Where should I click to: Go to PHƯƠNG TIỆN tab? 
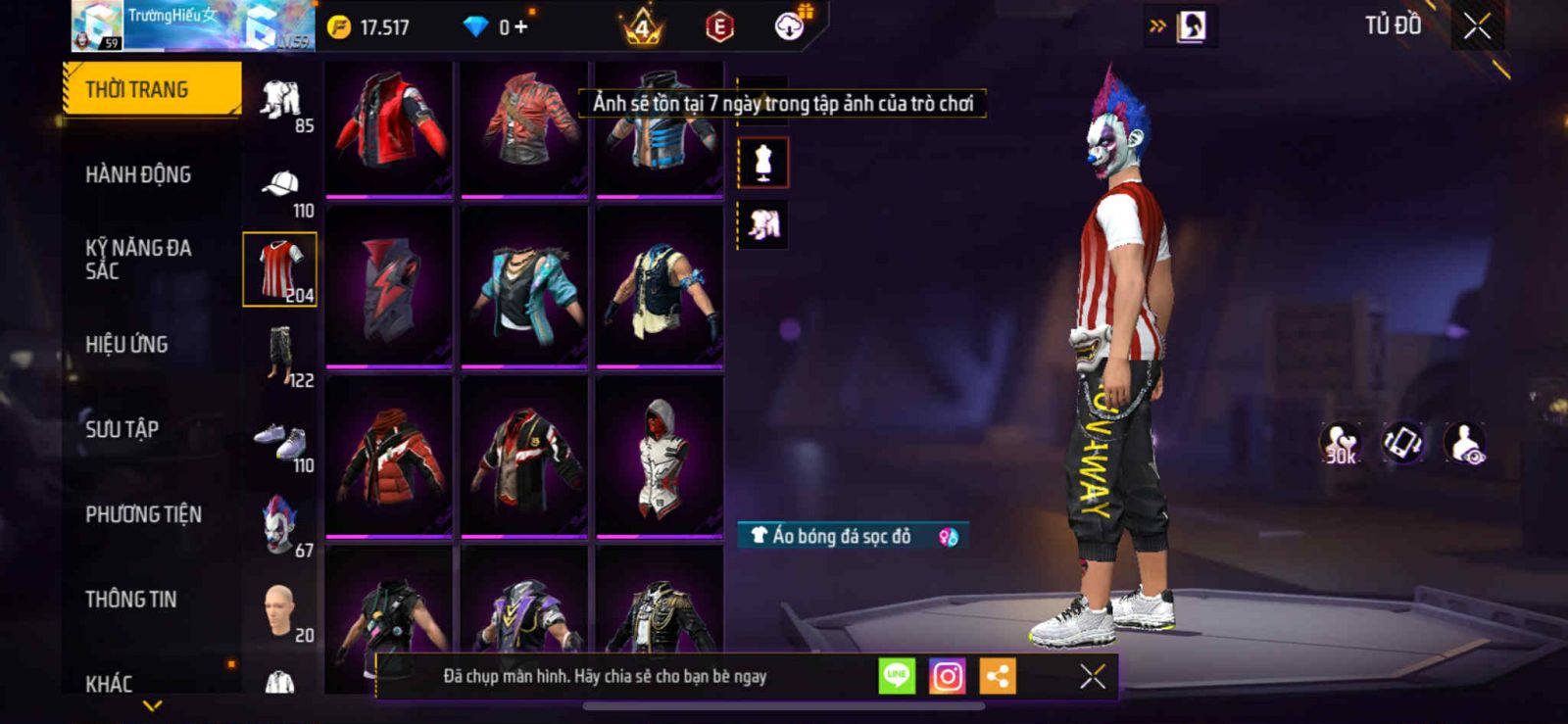(x=143, y=514)
